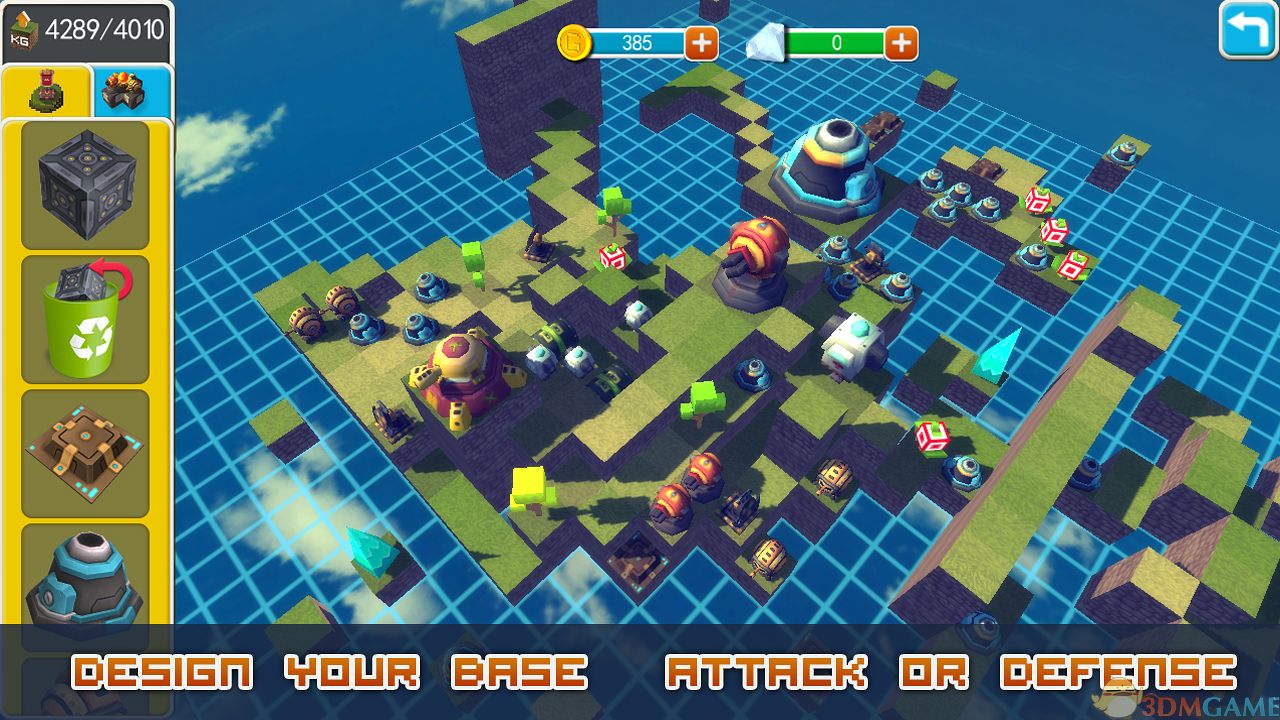Switch to the defense buildings tab

point(47,92)
